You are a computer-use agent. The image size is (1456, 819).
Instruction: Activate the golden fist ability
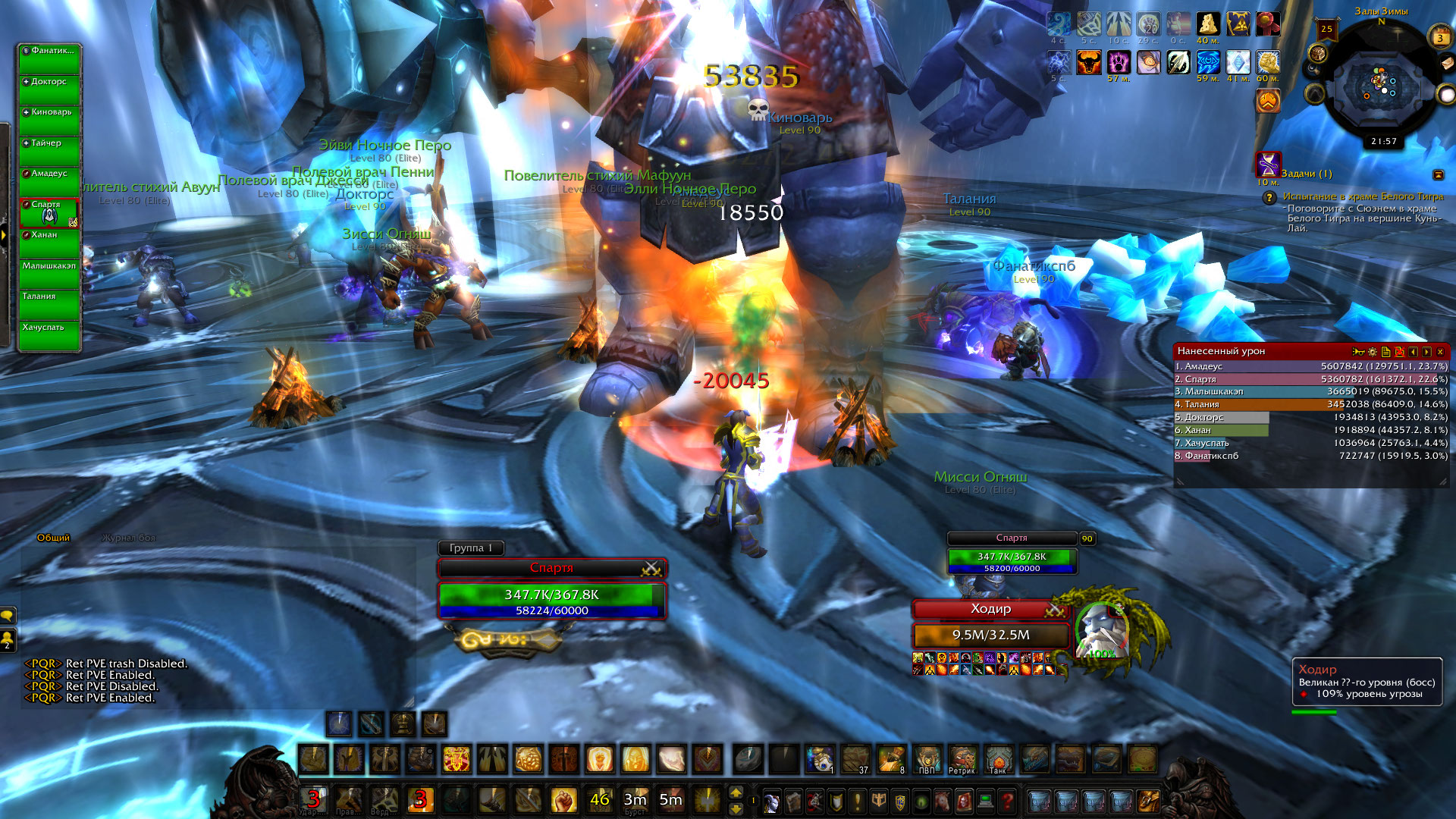coord(563,799)
